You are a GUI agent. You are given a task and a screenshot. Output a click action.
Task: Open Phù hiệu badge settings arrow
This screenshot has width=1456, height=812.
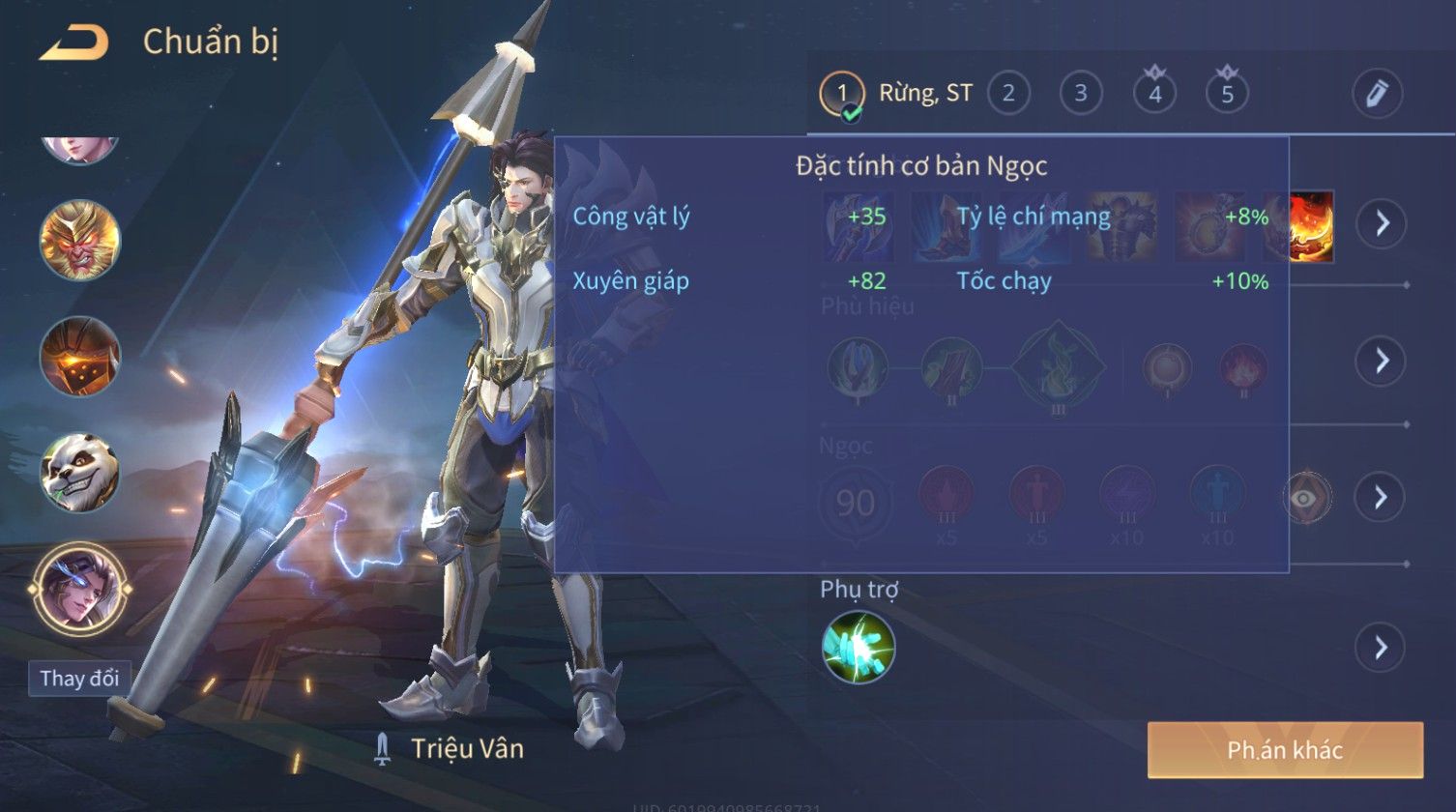tap(1381, 362)
